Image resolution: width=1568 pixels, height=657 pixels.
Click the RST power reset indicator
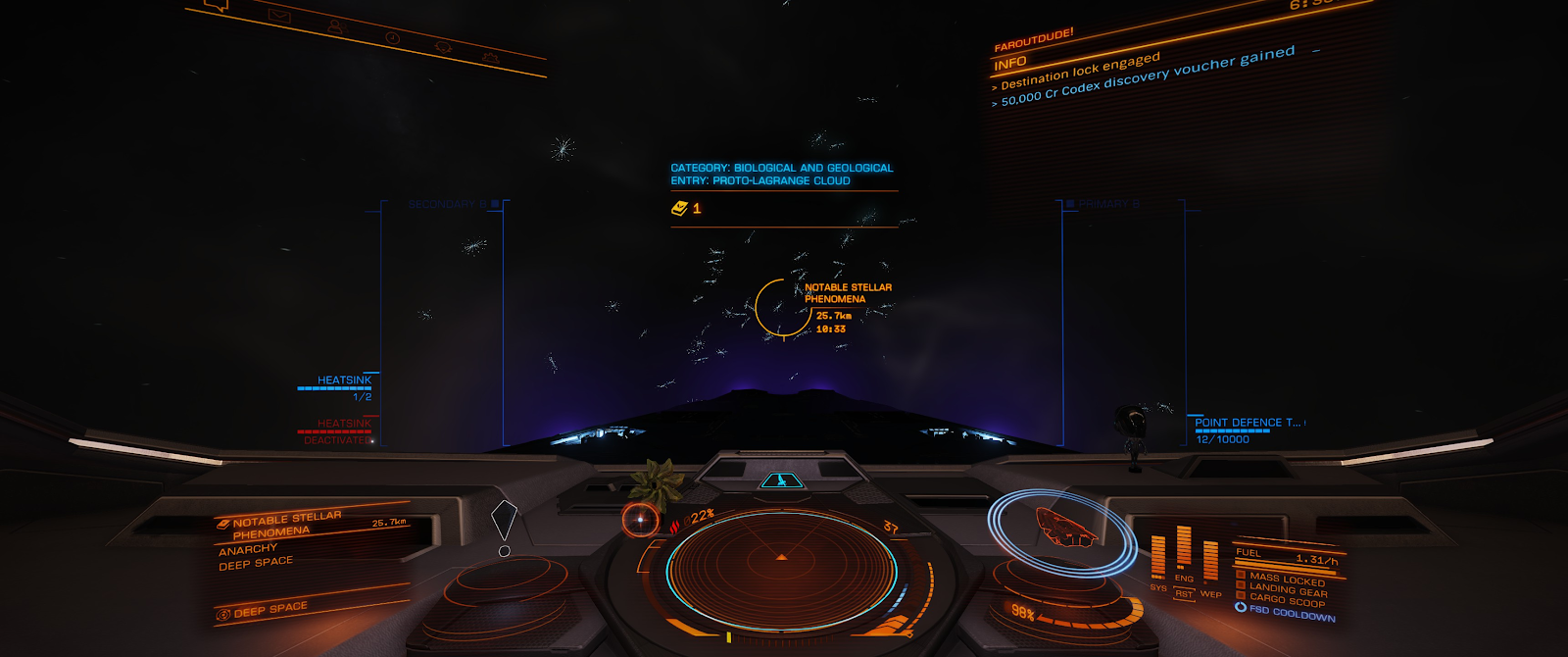pos(1184,594)
